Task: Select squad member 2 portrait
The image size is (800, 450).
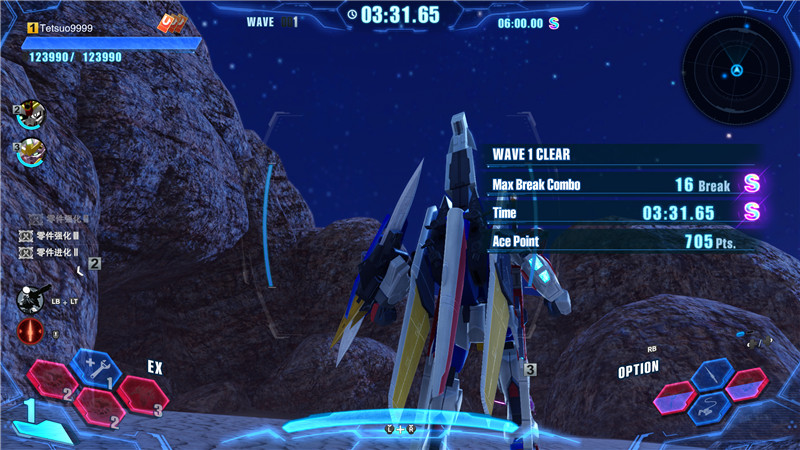Action: click(x=30, y=116)
